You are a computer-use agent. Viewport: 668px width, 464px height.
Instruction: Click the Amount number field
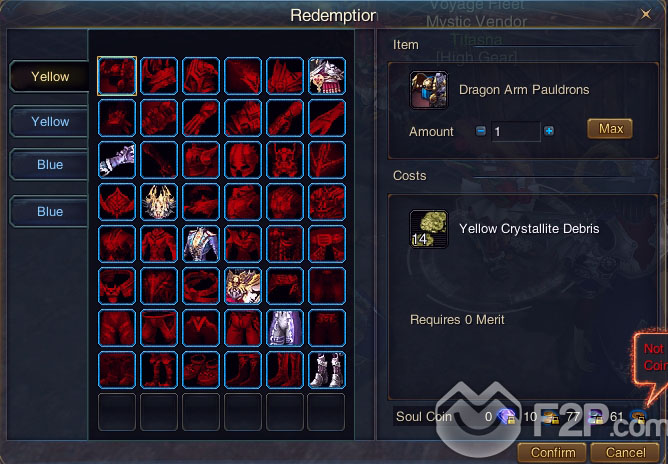click(x=514, y=131)
